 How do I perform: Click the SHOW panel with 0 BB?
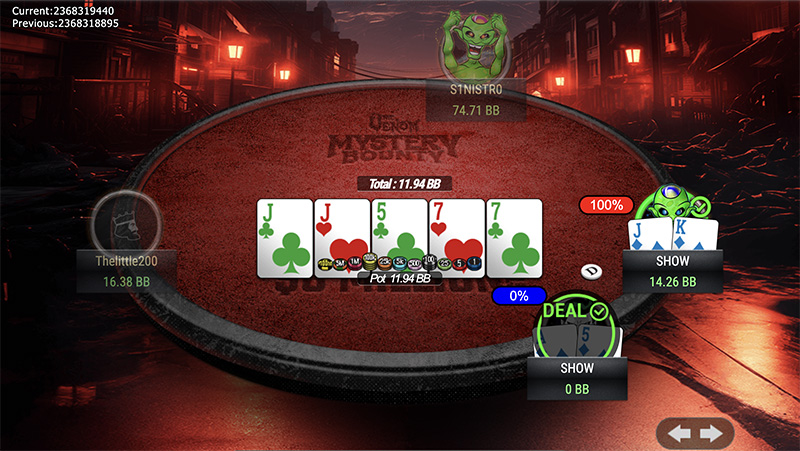click(576, 376)
